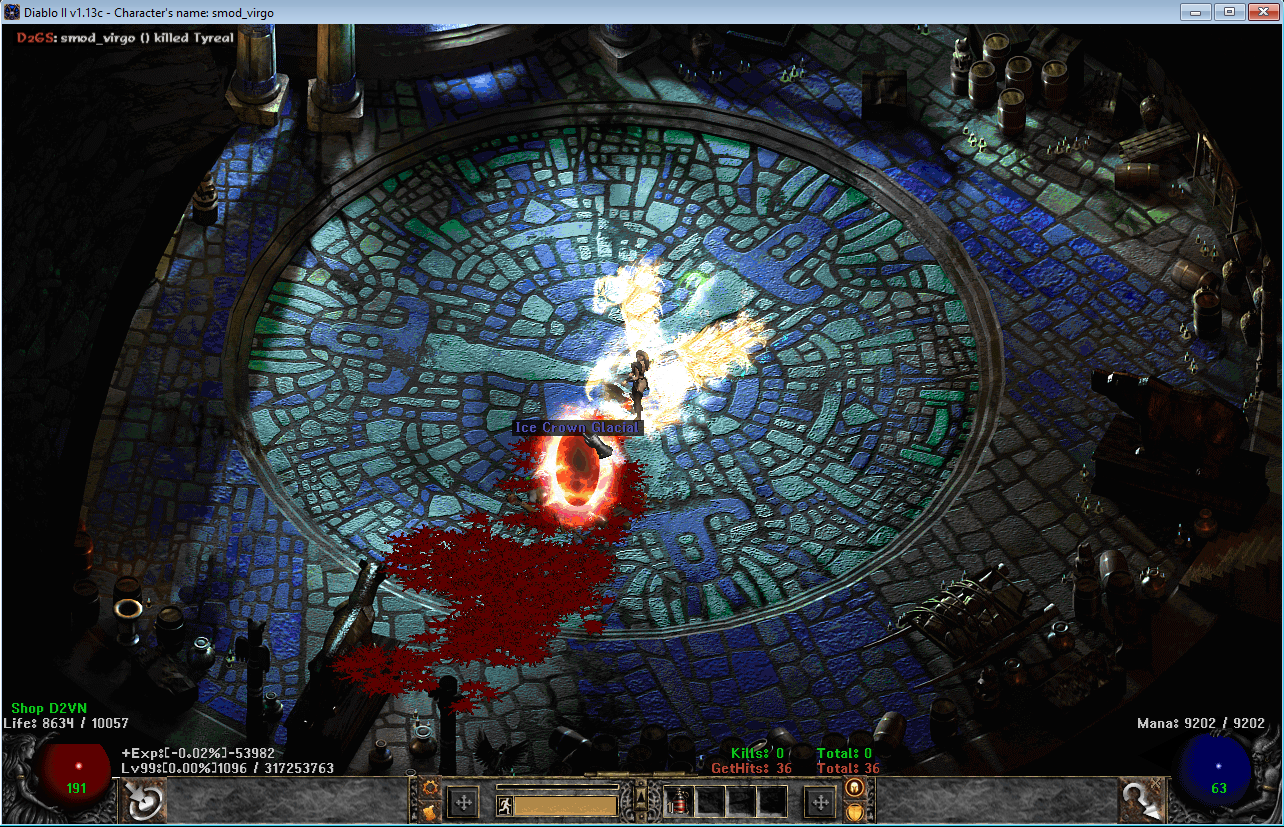Click the right cross-arrows panel button

pyautogui.click(x=820, y=802)
